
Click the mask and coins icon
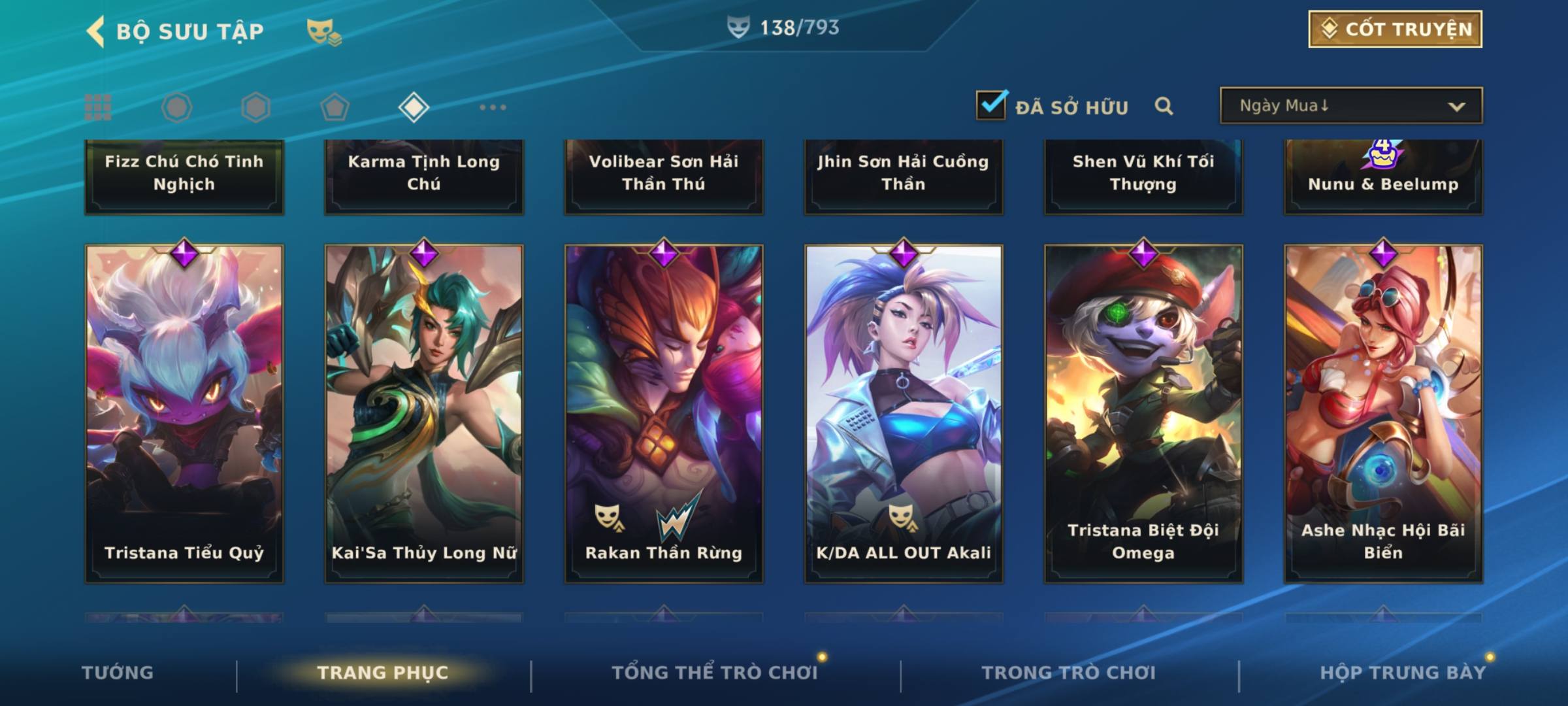coord(323,31)
